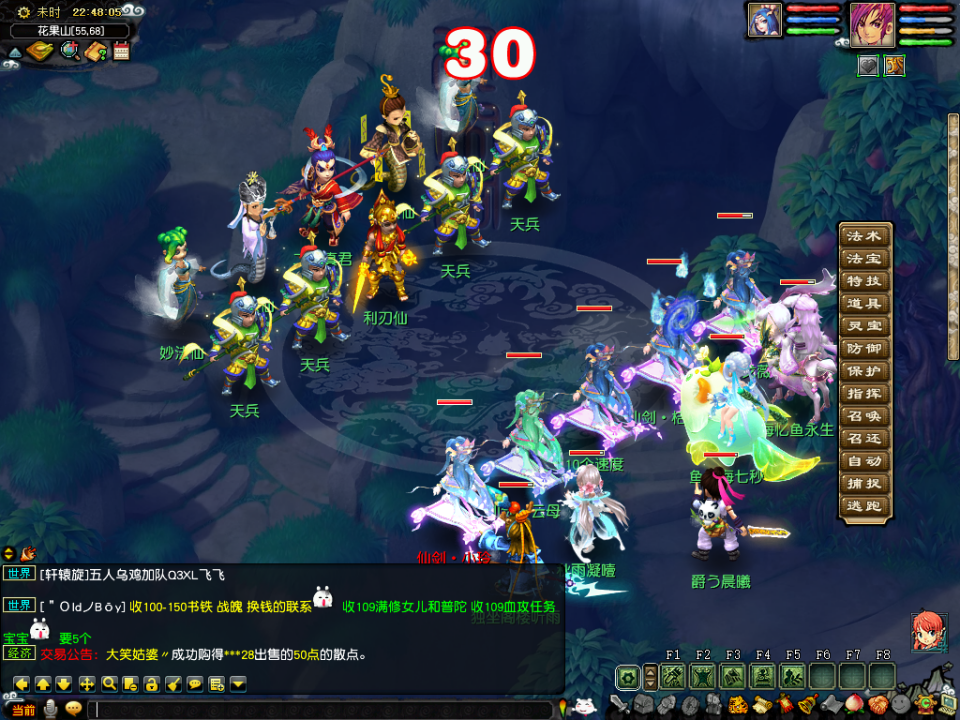Select the 特技 special skill command

(865, 282)
